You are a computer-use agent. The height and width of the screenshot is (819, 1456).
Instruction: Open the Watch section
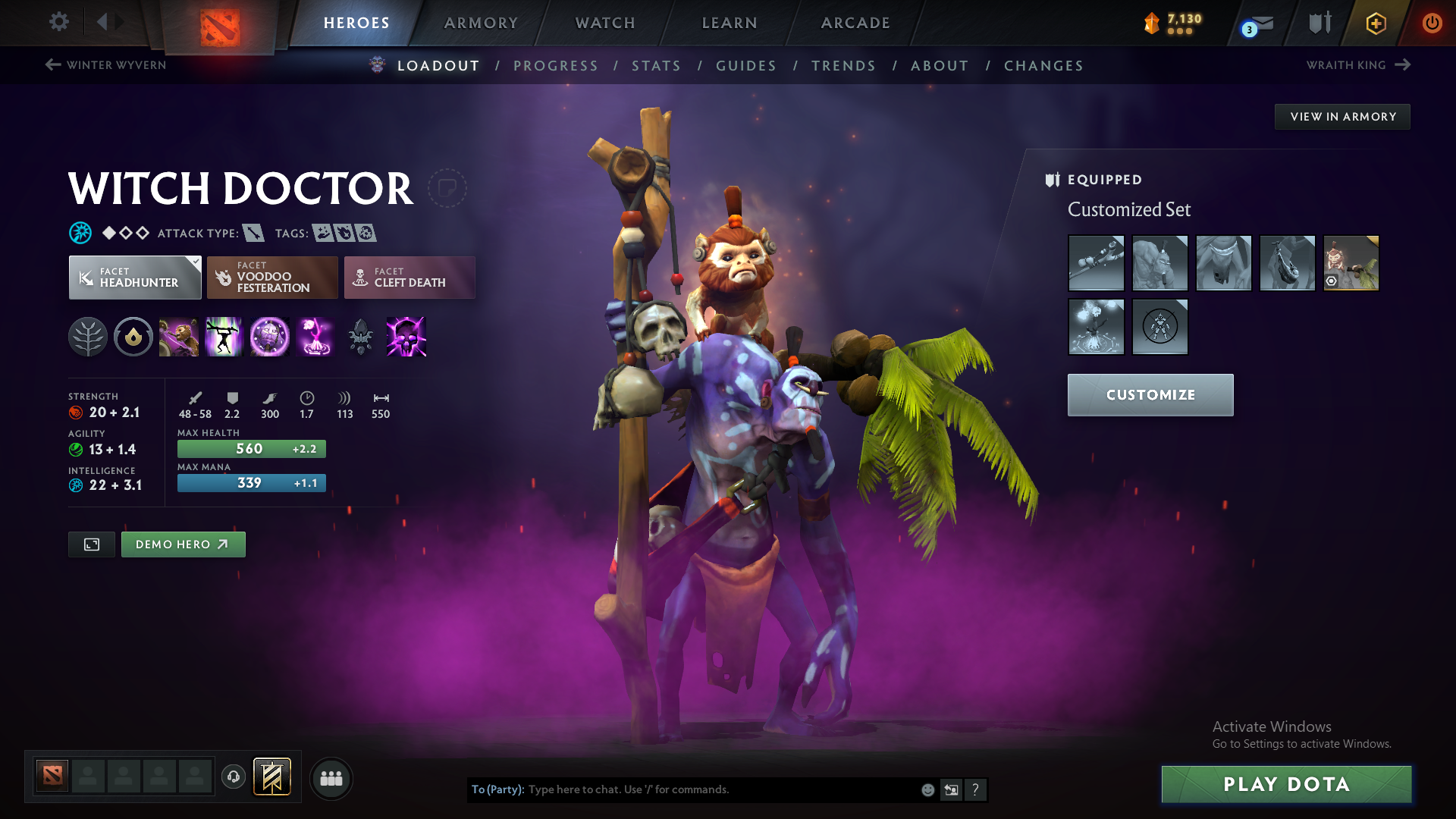click(604, 23)
